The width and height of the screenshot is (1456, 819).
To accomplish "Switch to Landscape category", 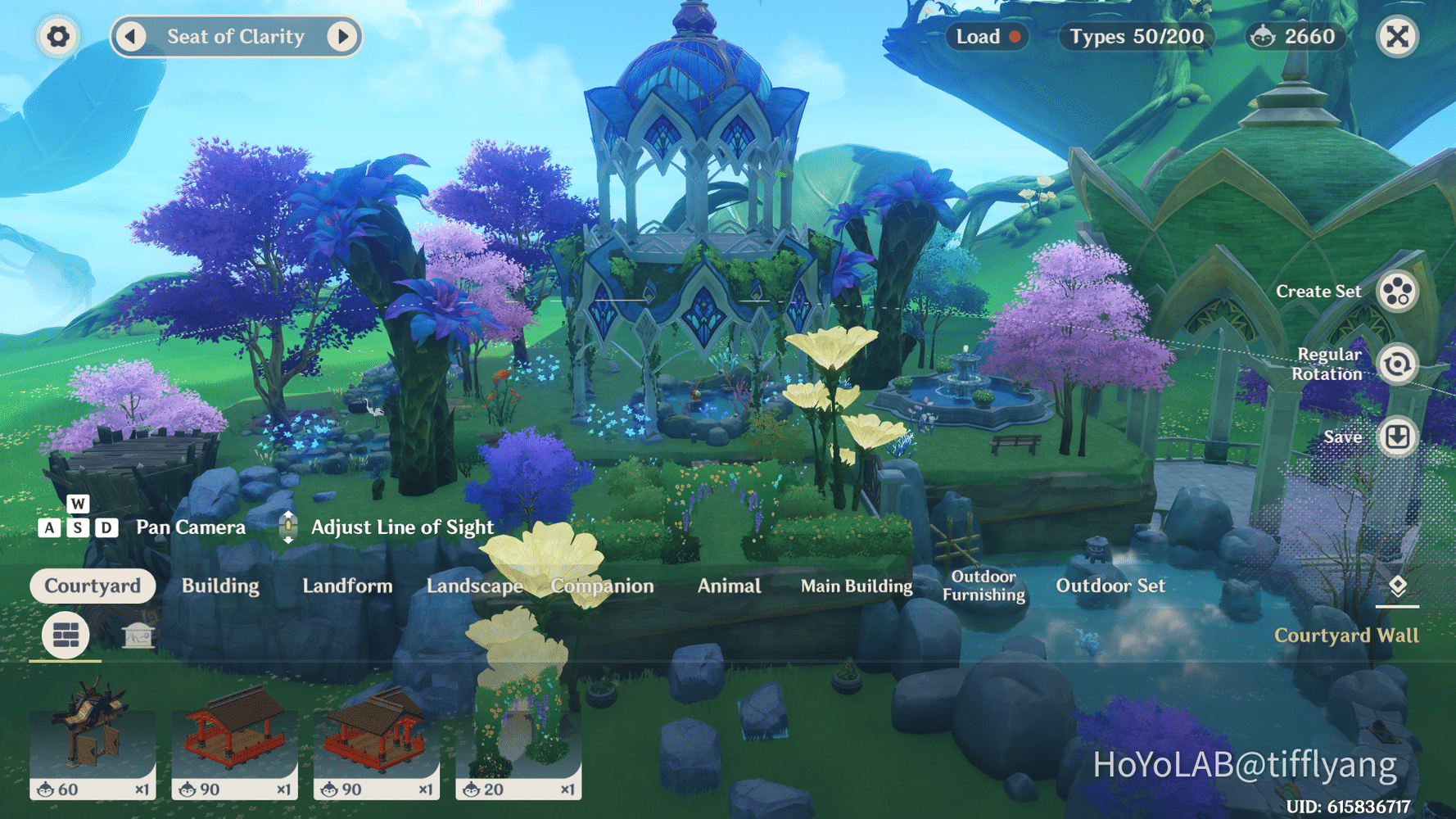I will (x=474, y=586).
